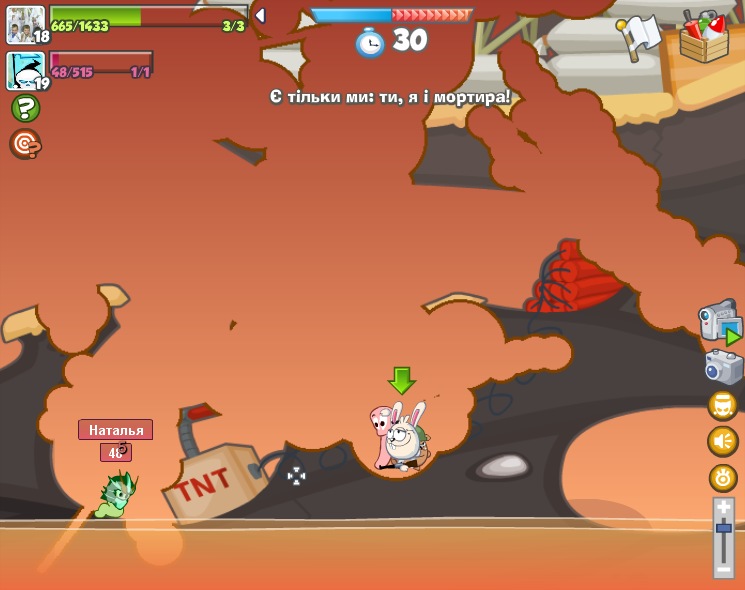Click the zoom slider handle
This screenshot has width=745, height=590.
pyautogui.click(x=723, y=528)
